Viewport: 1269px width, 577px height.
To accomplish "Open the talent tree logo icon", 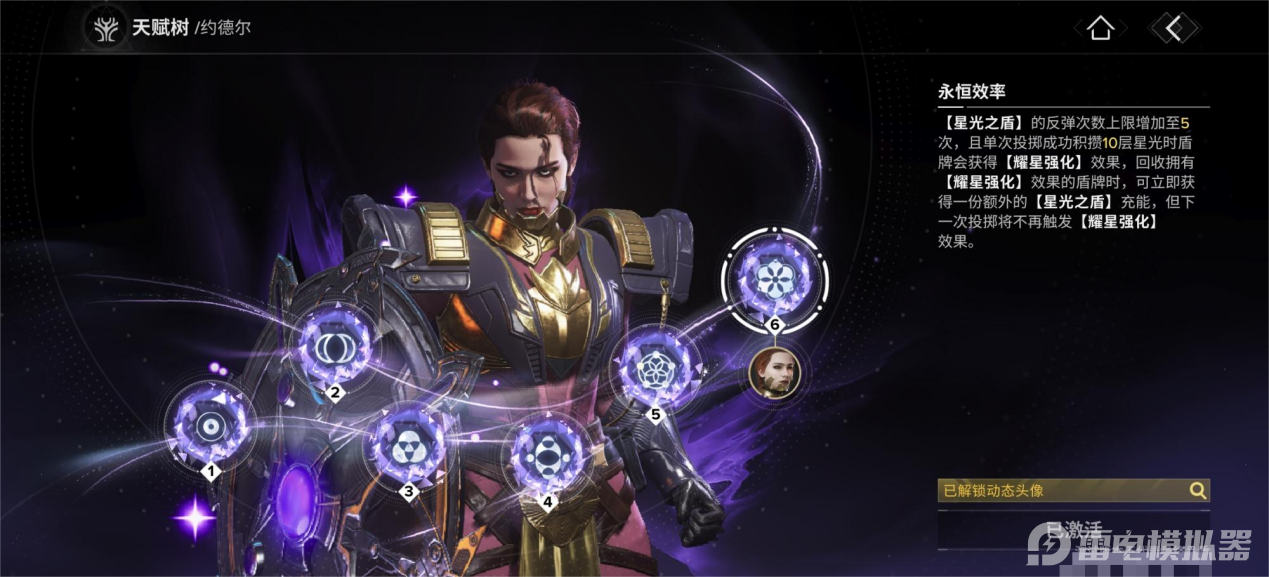I will click(x=105, y=29).
